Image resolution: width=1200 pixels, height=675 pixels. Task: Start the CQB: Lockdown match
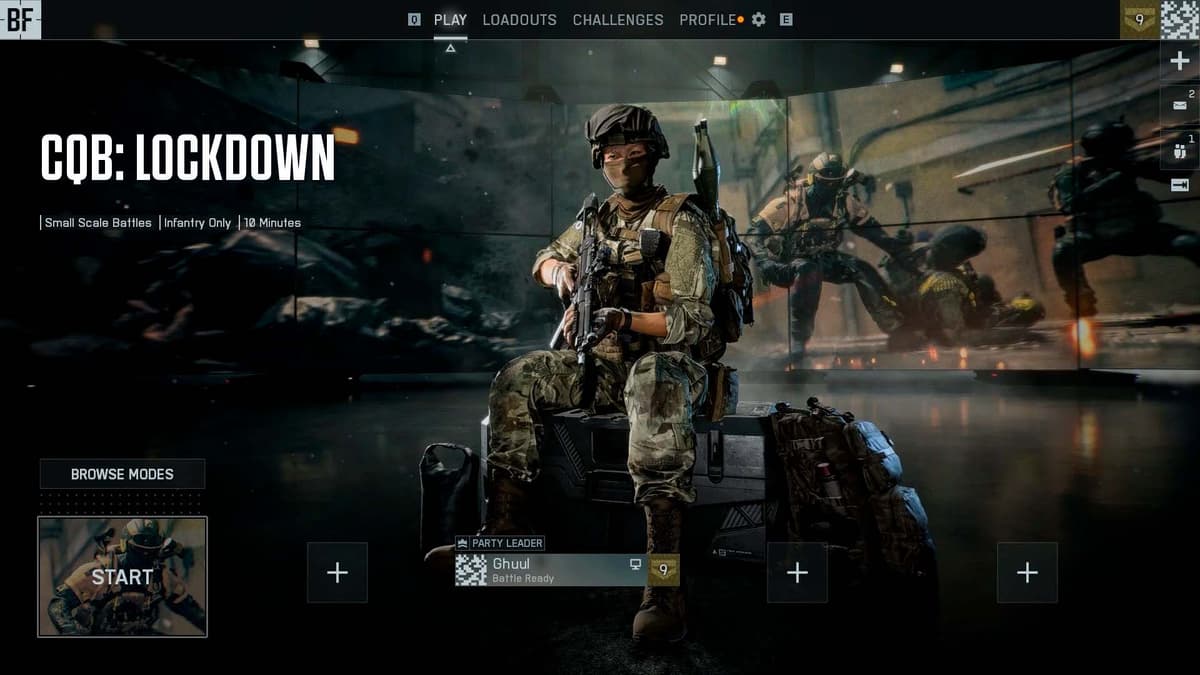[122, 577]
